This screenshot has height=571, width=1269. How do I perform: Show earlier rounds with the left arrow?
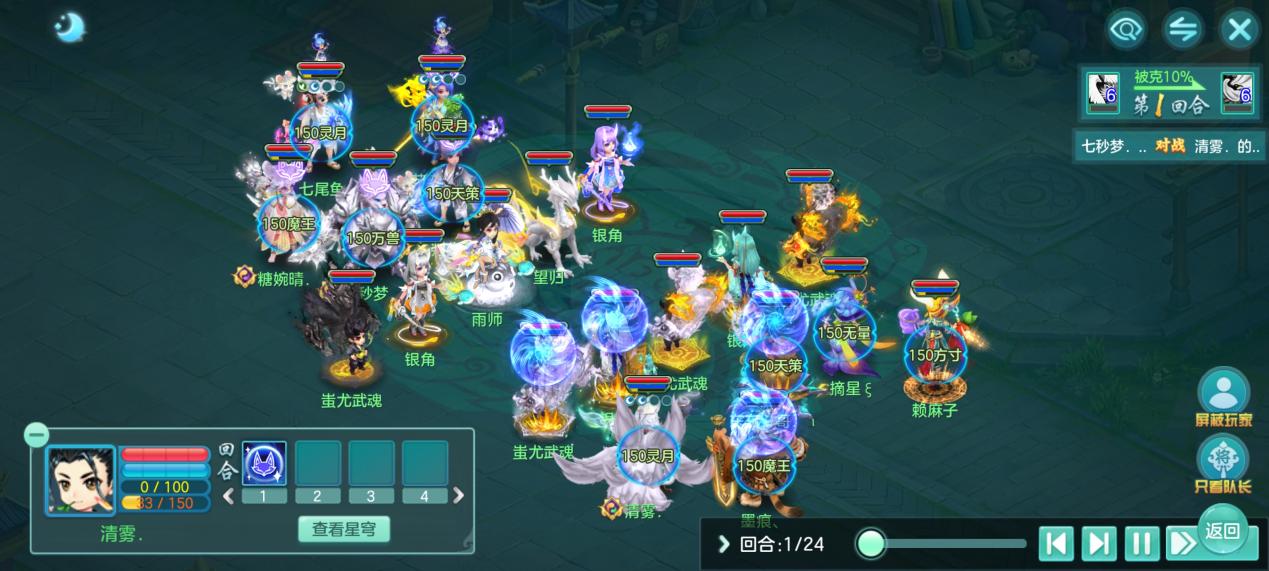228,495
